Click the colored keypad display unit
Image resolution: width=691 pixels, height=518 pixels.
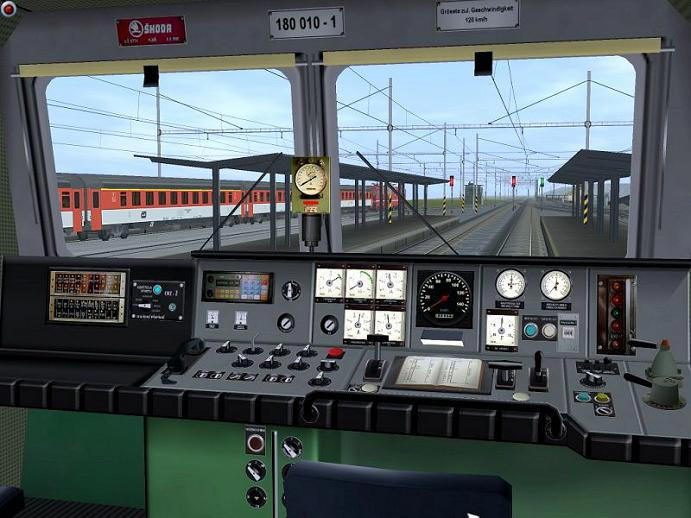pos(236,287)
